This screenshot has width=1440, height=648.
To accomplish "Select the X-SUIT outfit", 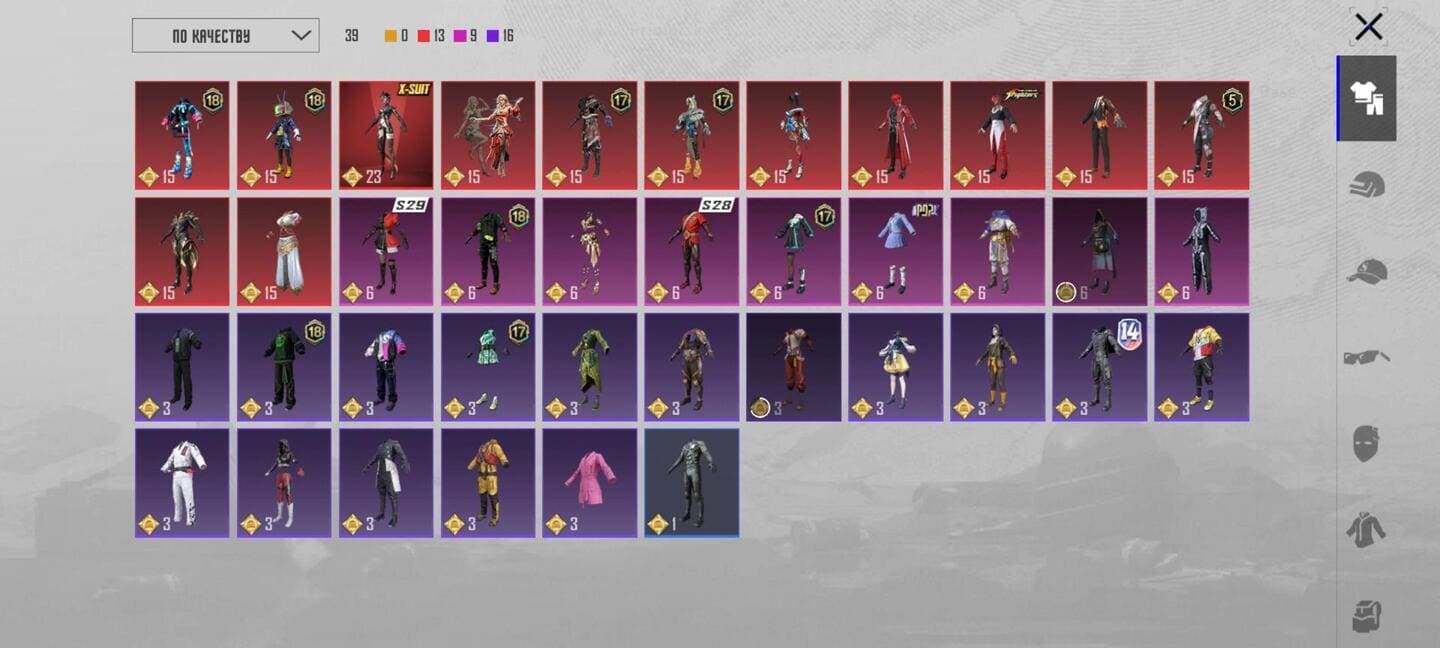I will coord(386,135).
